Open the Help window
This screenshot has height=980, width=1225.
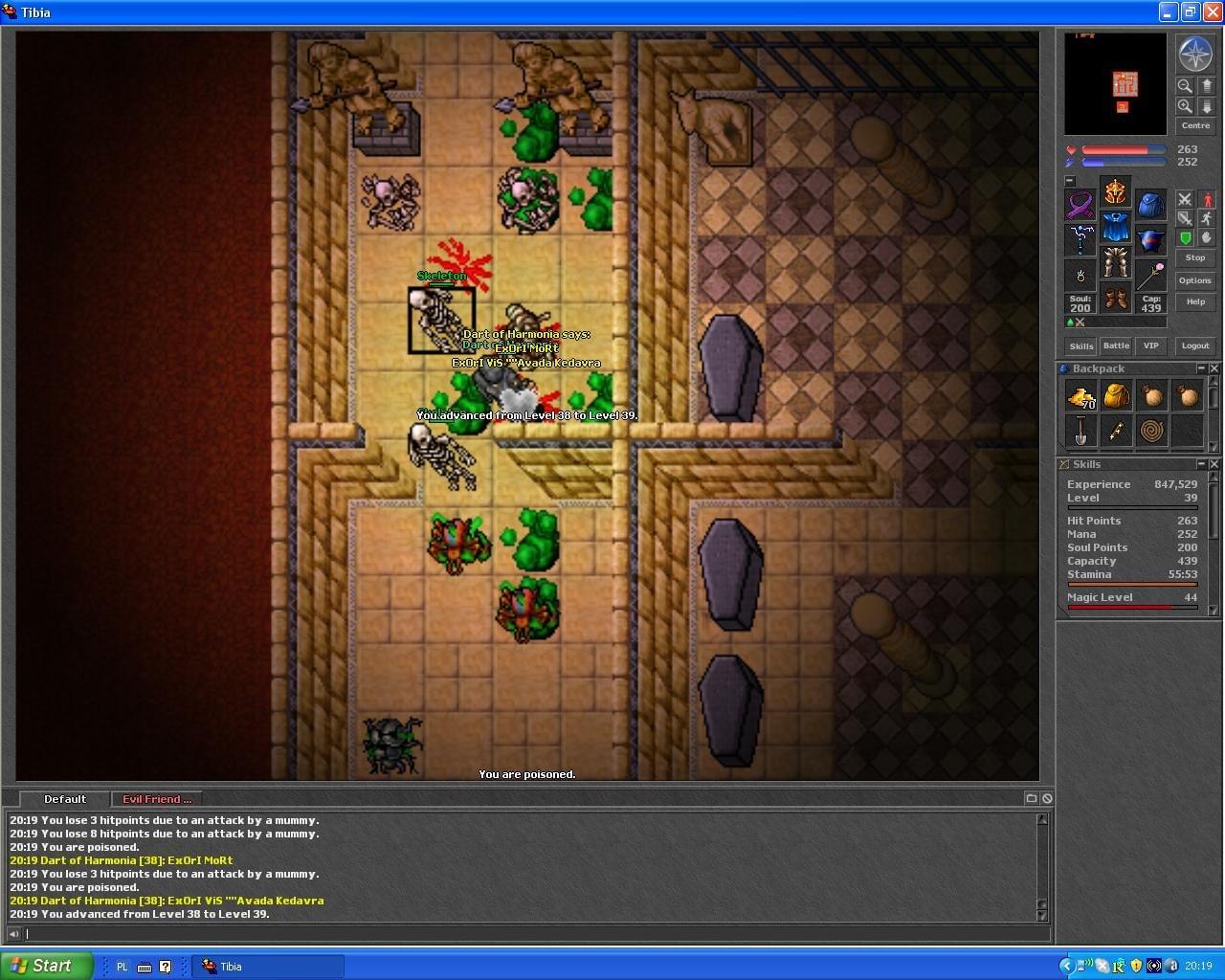click(1194, 301)
